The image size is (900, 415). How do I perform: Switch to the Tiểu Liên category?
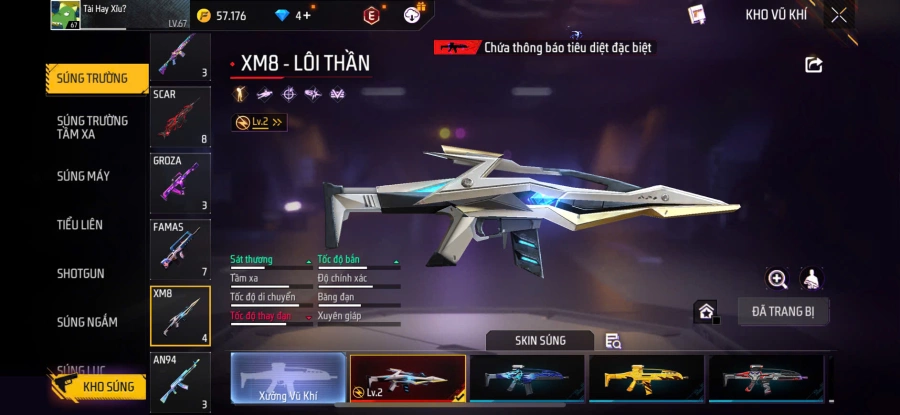80,225
